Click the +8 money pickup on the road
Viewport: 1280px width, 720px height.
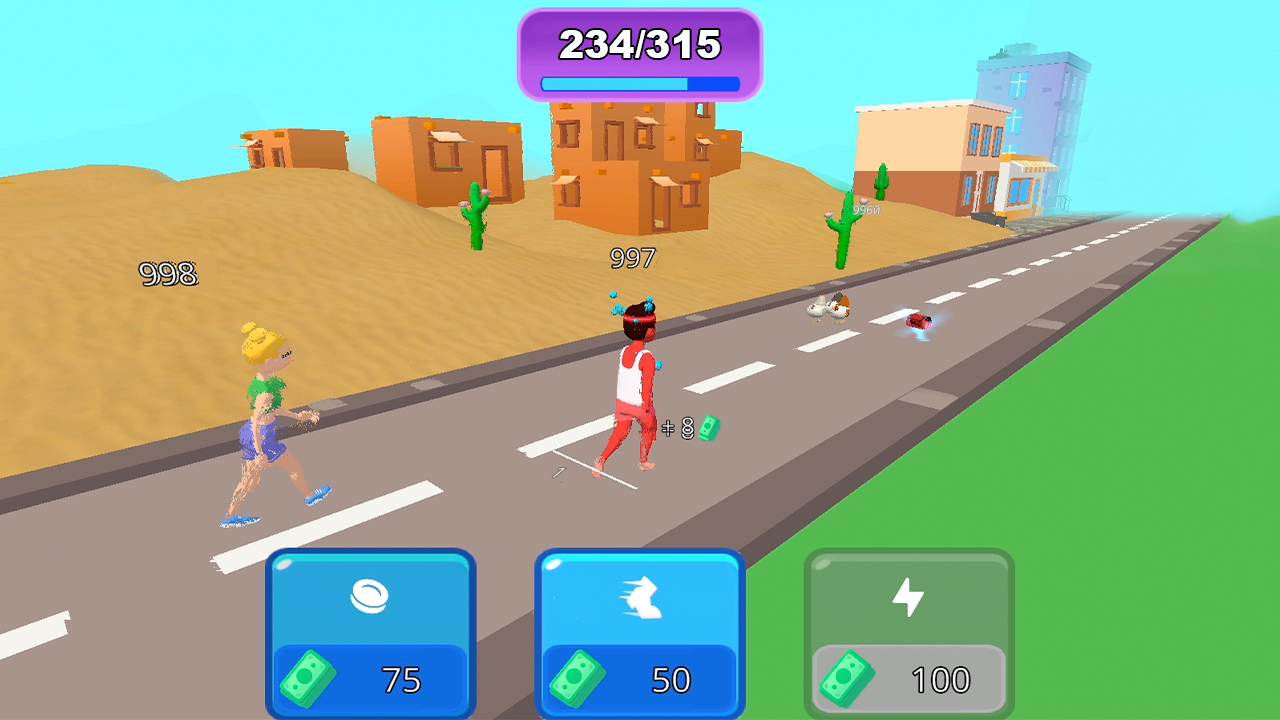click(692, 428)
